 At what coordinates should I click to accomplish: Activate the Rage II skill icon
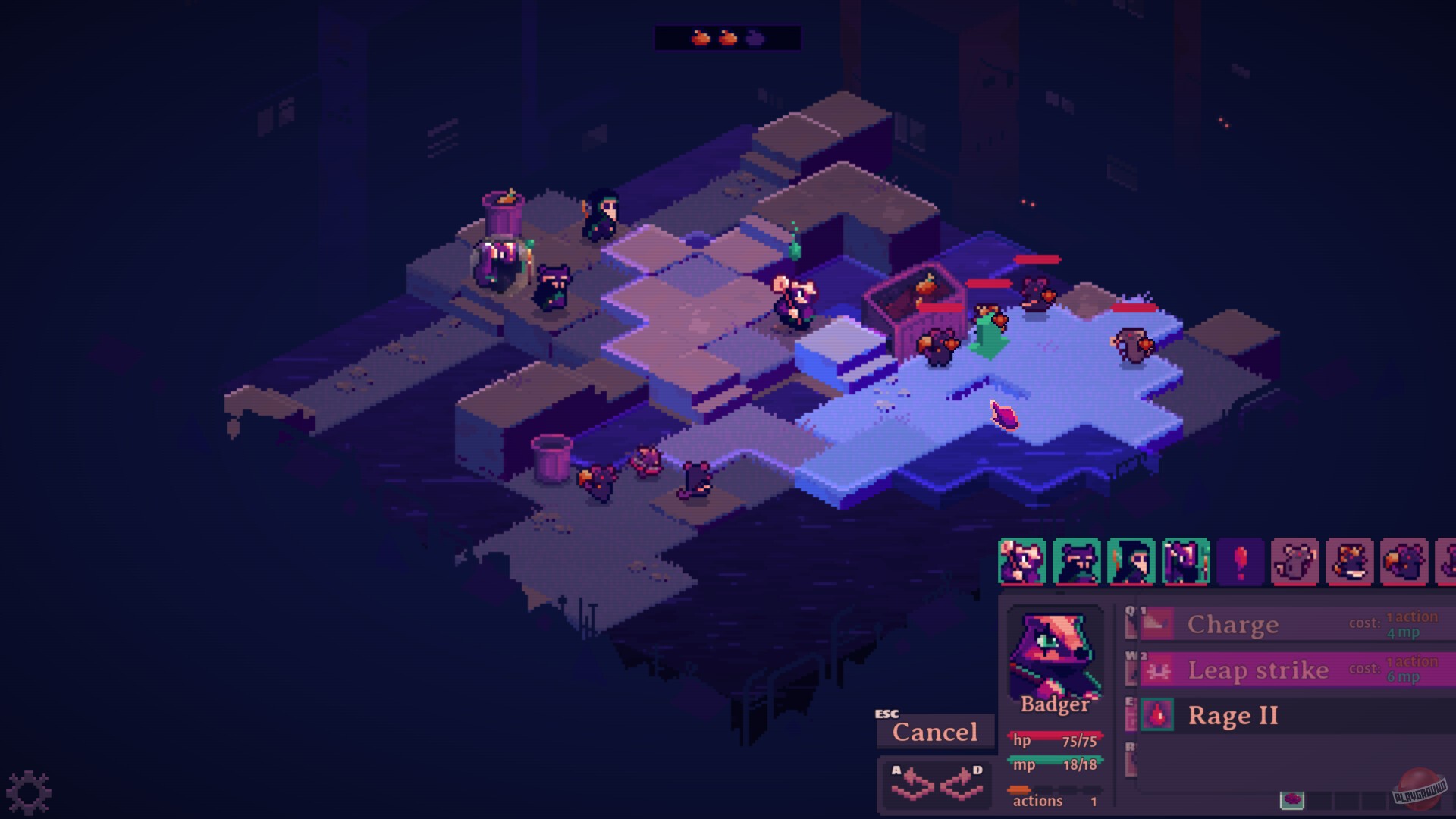pos(1157,714)
